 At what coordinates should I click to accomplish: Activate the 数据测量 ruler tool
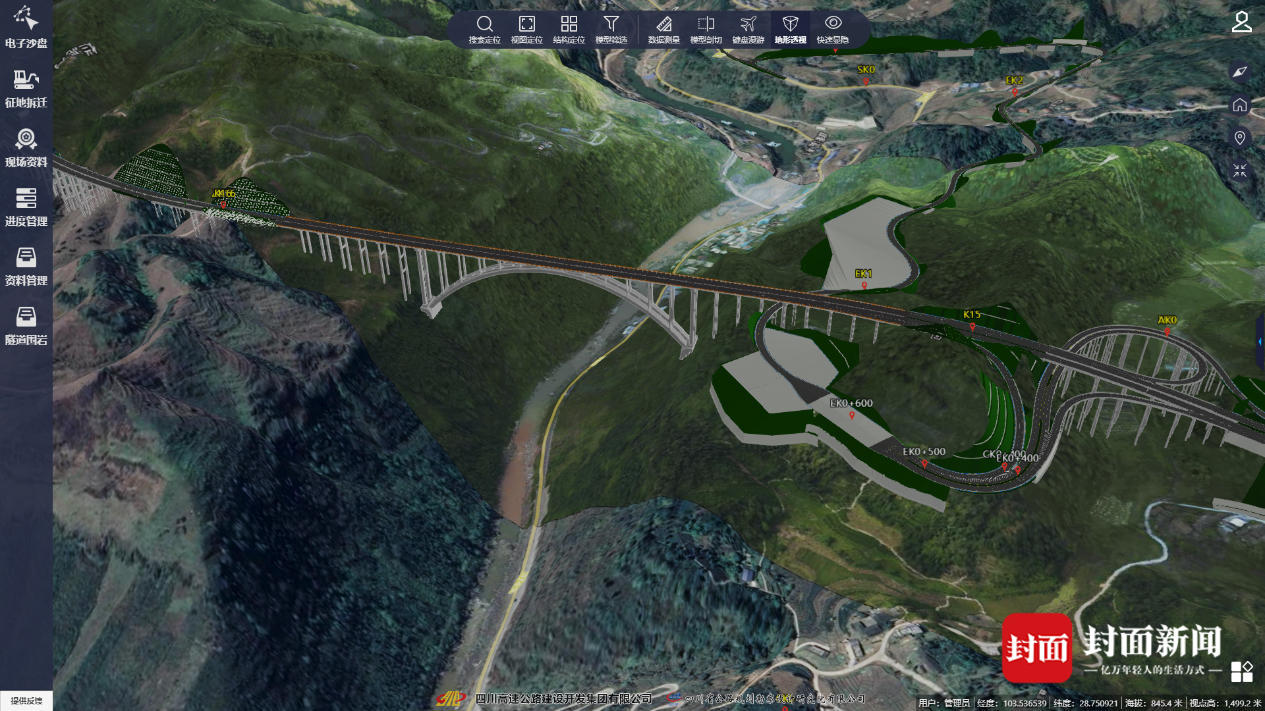pyautogui.click(x=663, y=28)
